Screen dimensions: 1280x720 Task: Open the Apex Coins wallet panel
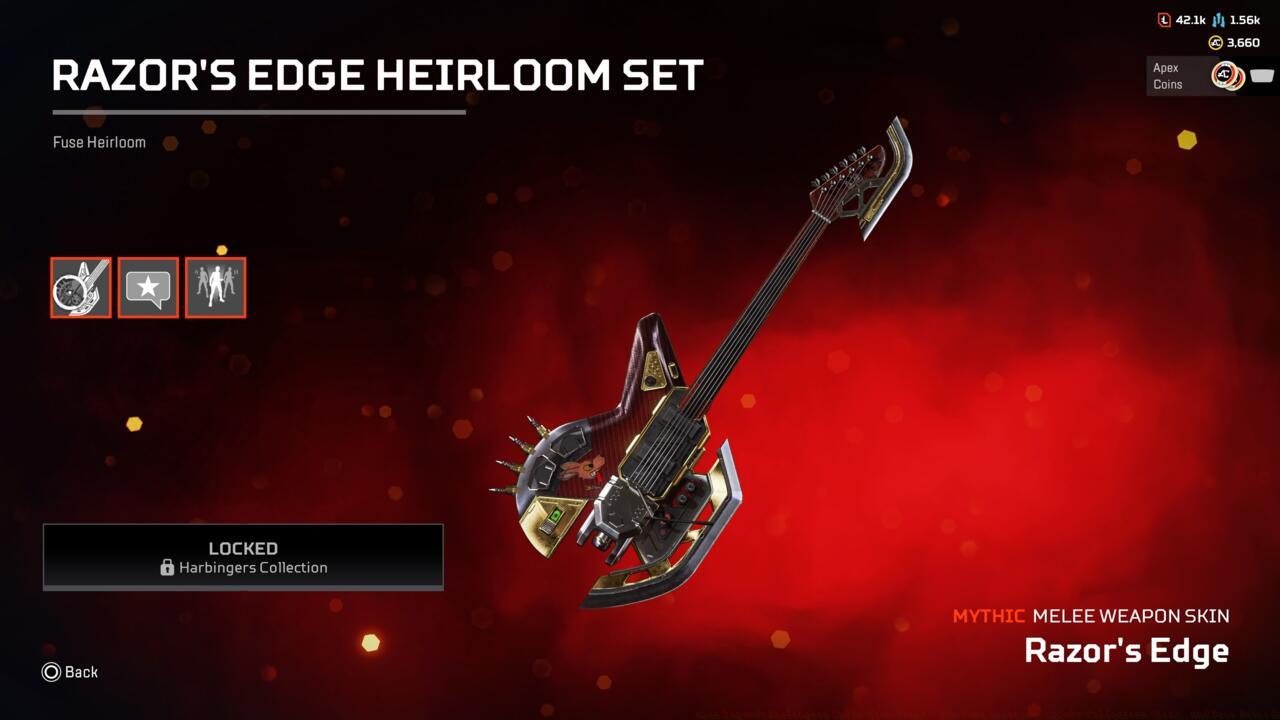1211,74
